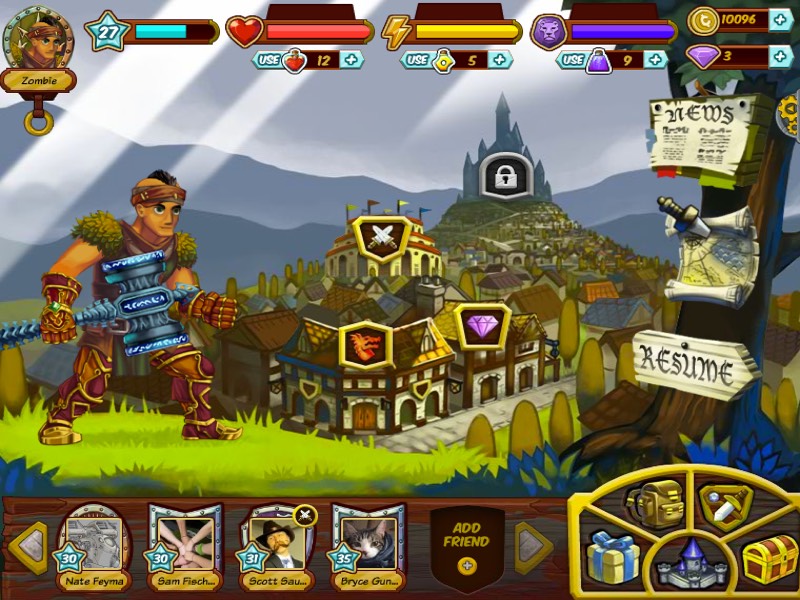The image size is (800, 600).
Task: Enter the crossed swords arena building
Action: coord(382,238)
